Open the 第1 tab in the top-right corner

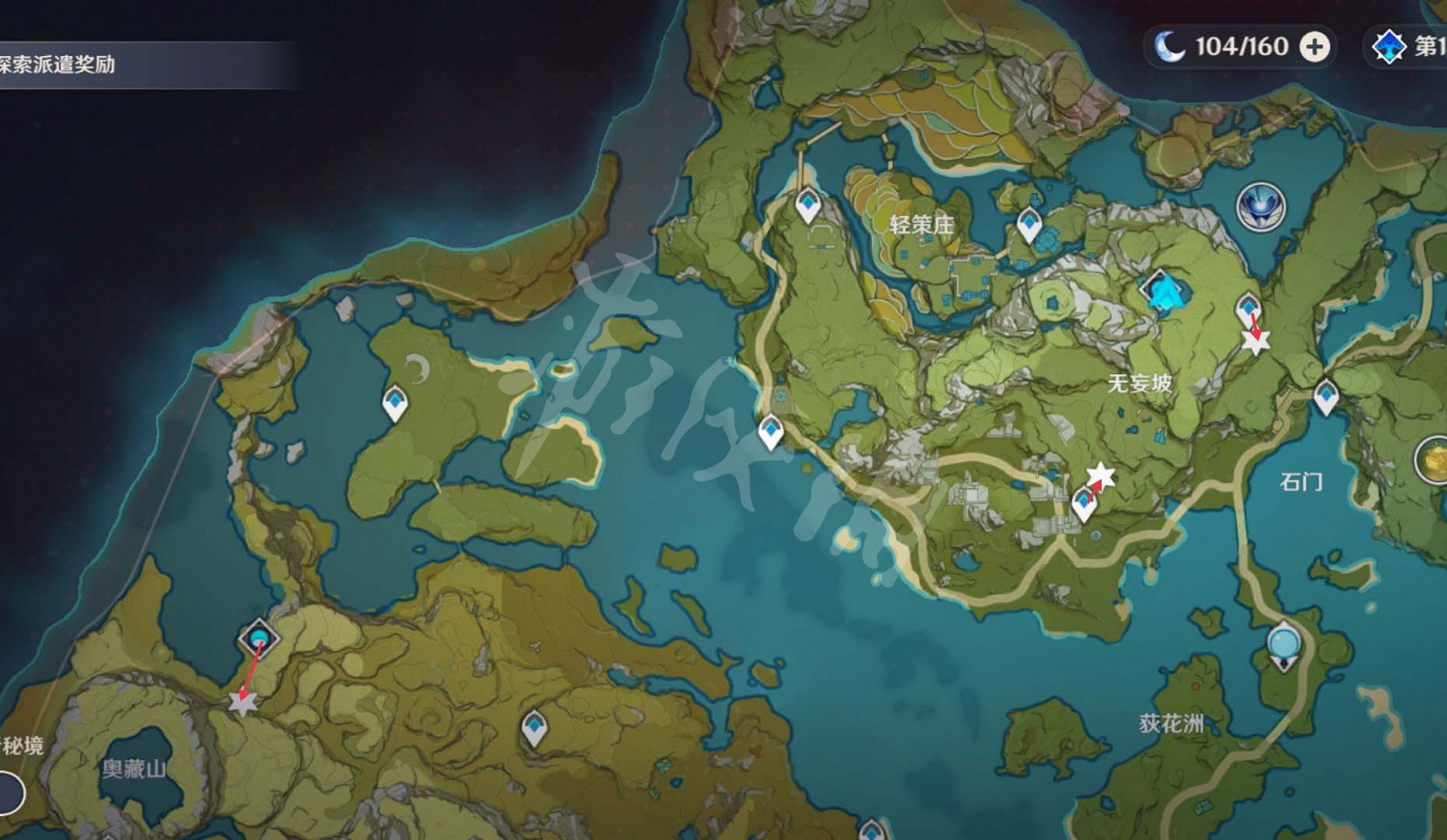[1418, 45]
